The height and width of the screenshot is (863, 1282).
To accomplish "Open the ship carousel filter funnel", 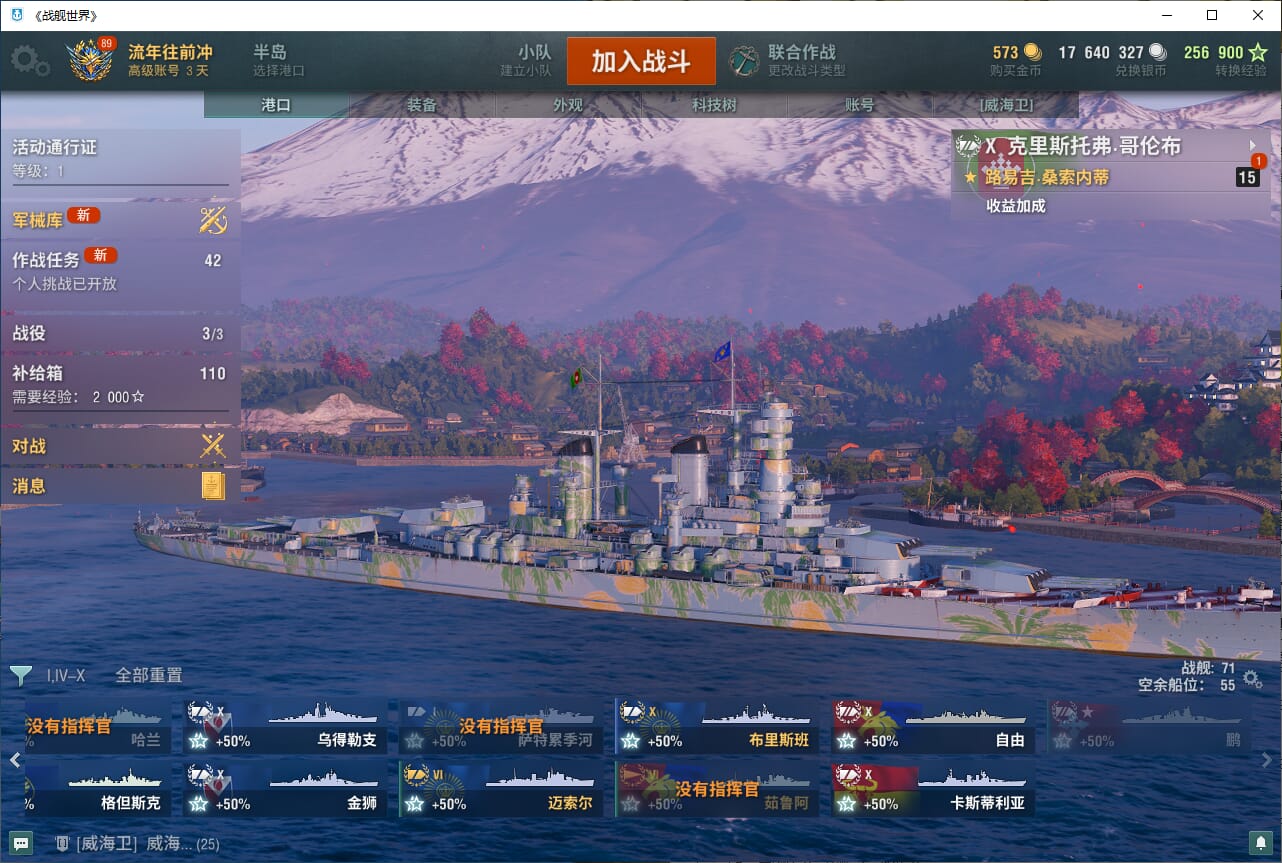I will click(20, 676).
